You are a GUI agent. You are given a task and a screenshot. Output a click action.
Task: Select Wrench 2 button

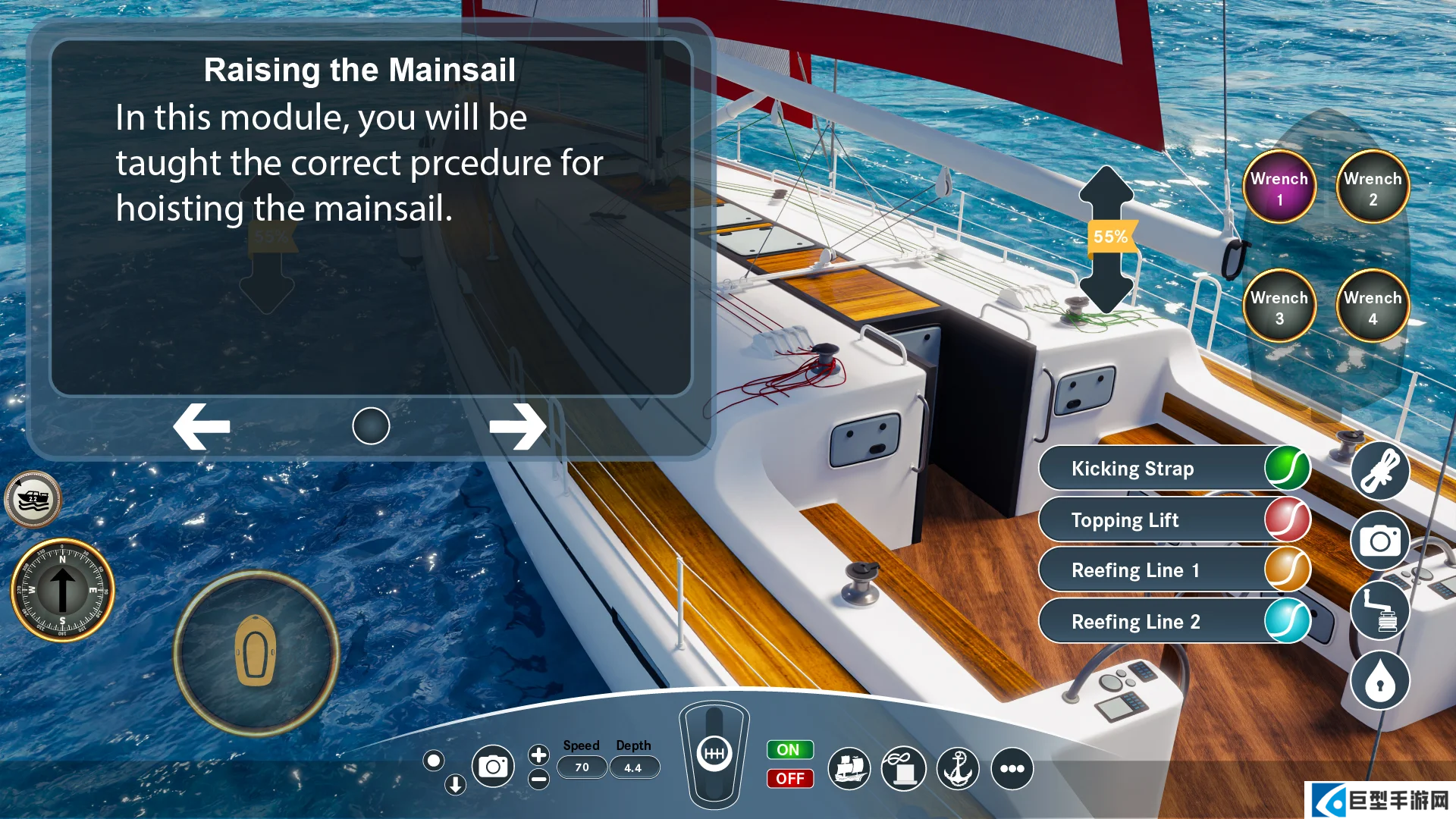click(1373, 188)
